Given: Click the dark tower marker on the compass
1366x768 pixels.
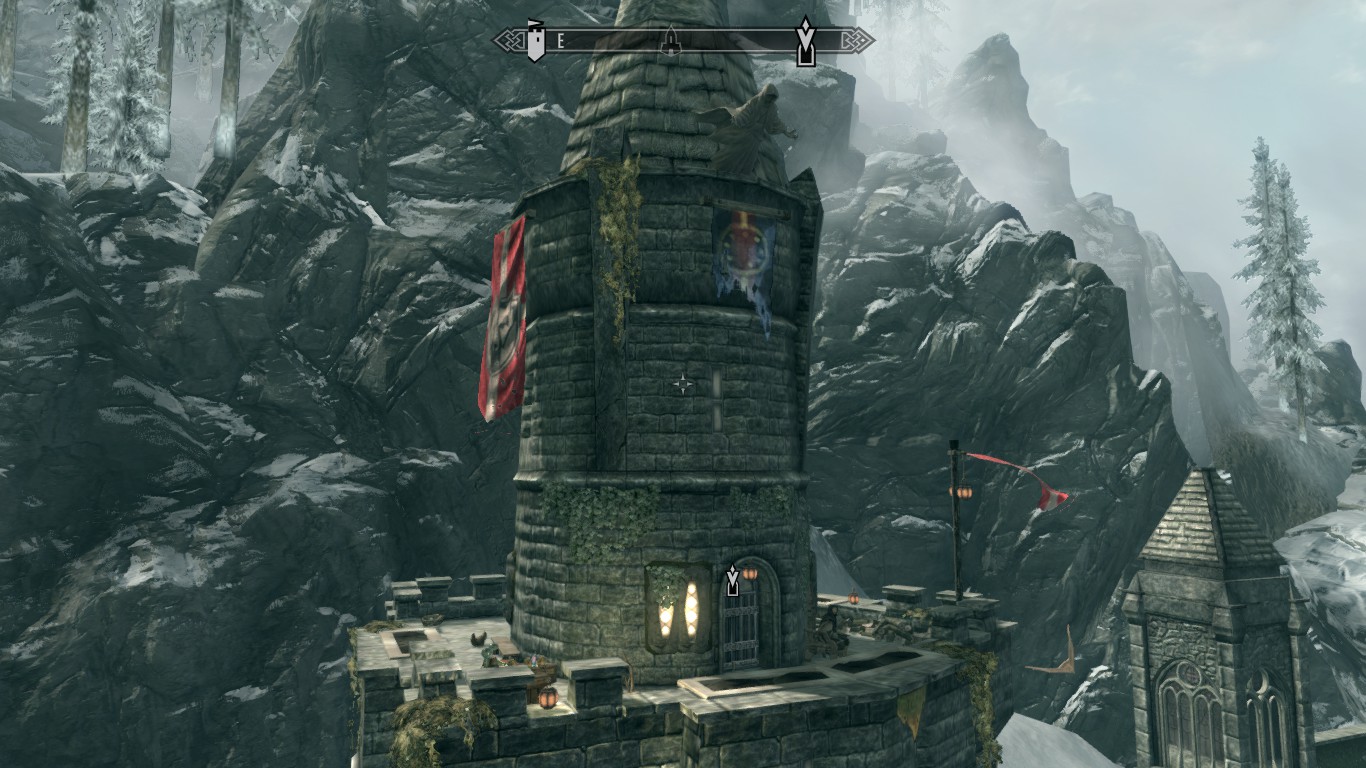Looking at the screenshot, I should tap(671, 40).
